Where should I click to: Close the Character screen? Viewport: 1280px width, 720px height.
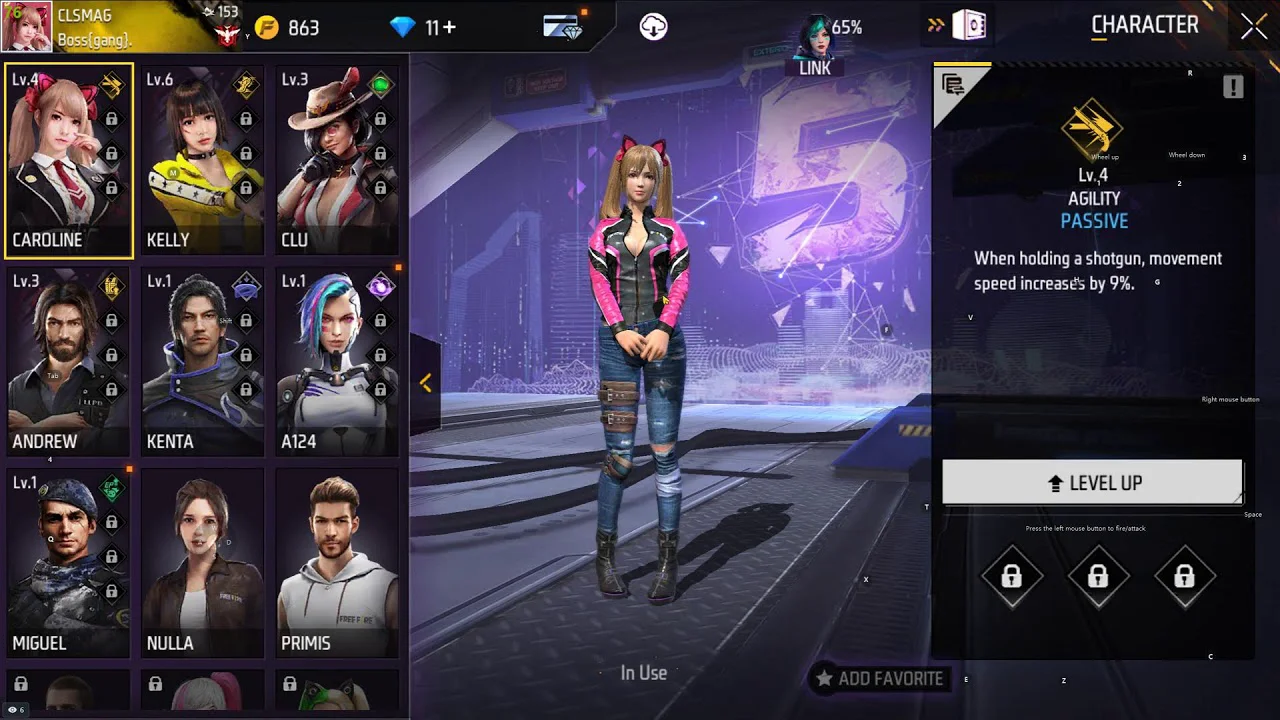click(1254, 27)
